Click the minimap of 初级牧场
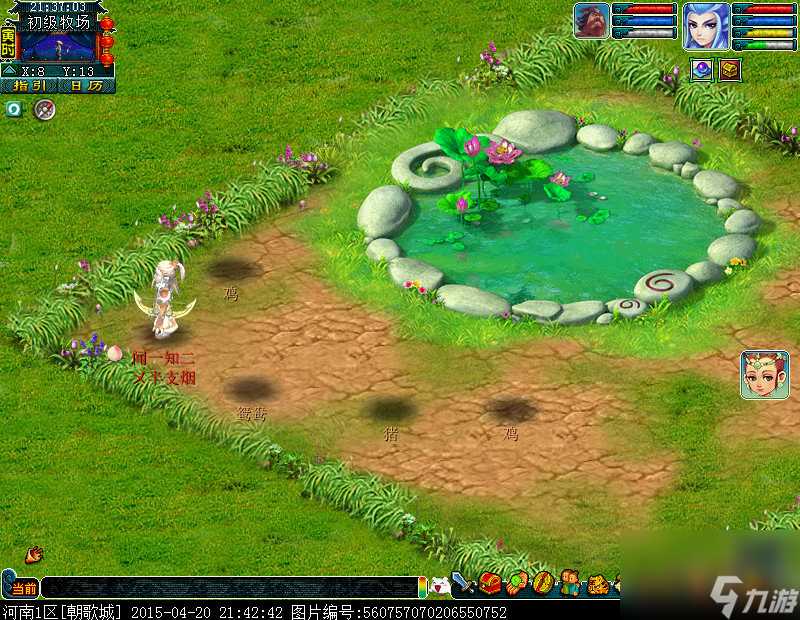Screen dimensions: 800x620 pyautogui.click(x=58, y=46)
